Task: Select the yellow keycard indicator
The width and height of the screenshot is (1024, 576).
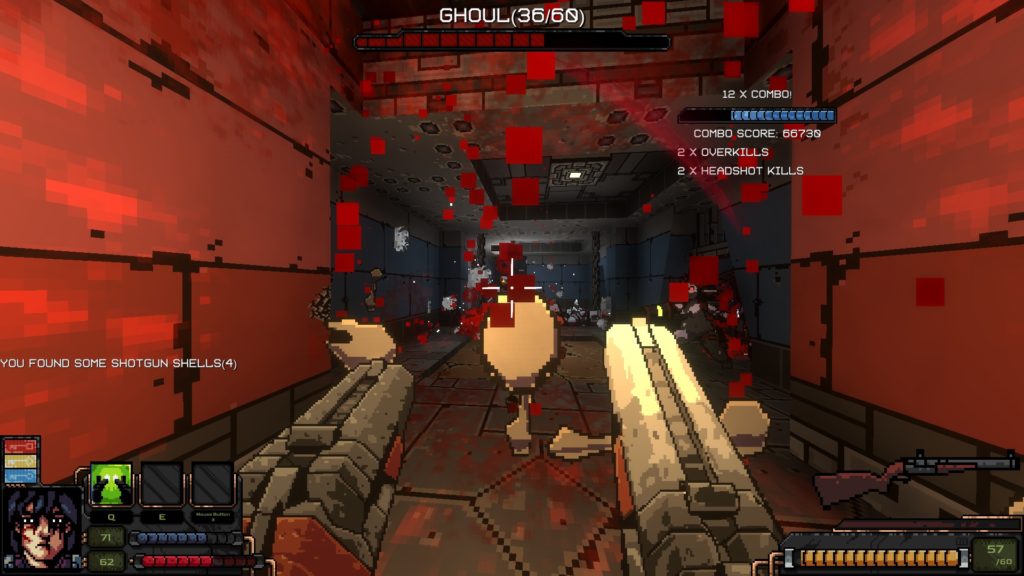Action: 20,463
